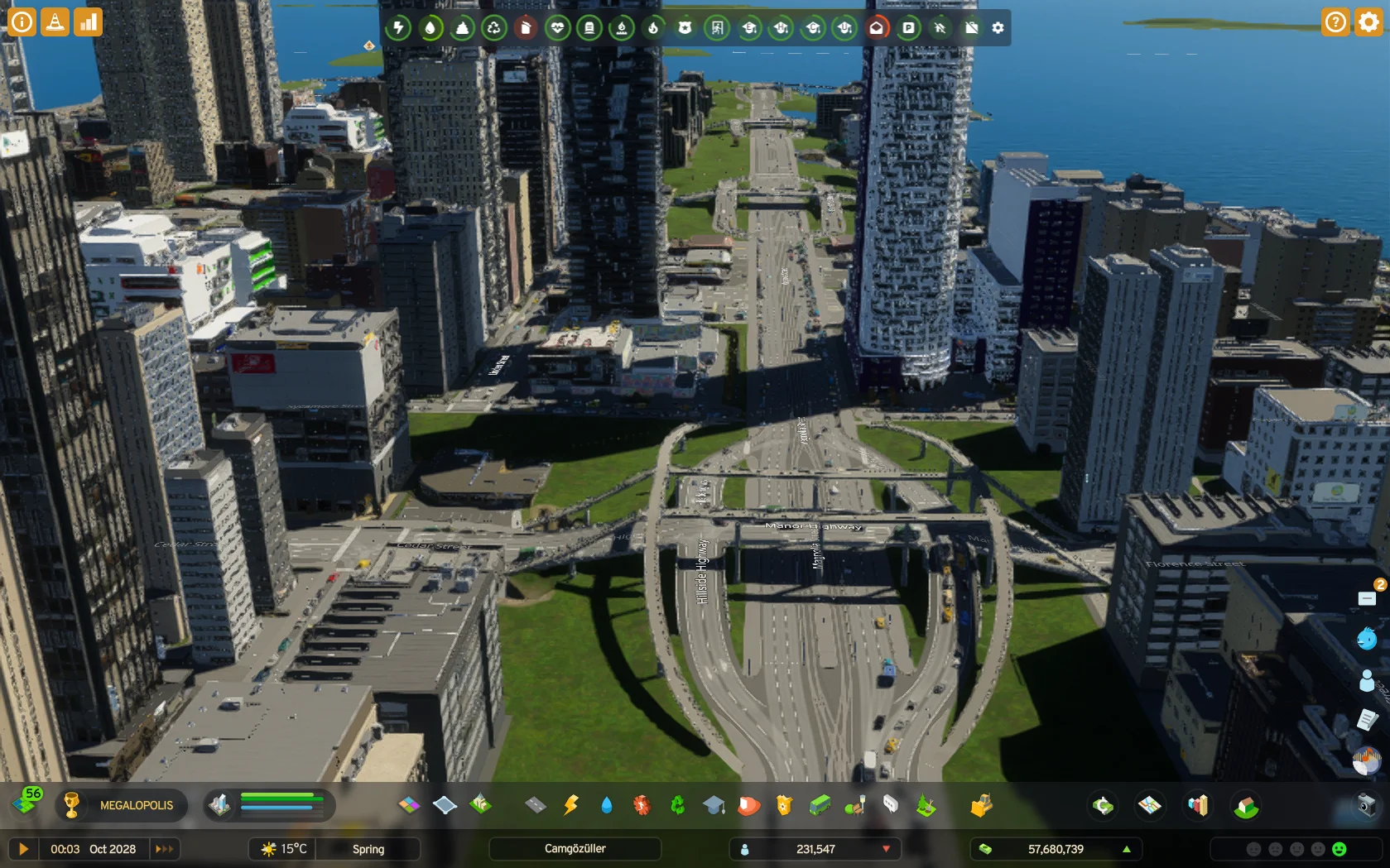Open the orange help question mark

[1335, 22]
